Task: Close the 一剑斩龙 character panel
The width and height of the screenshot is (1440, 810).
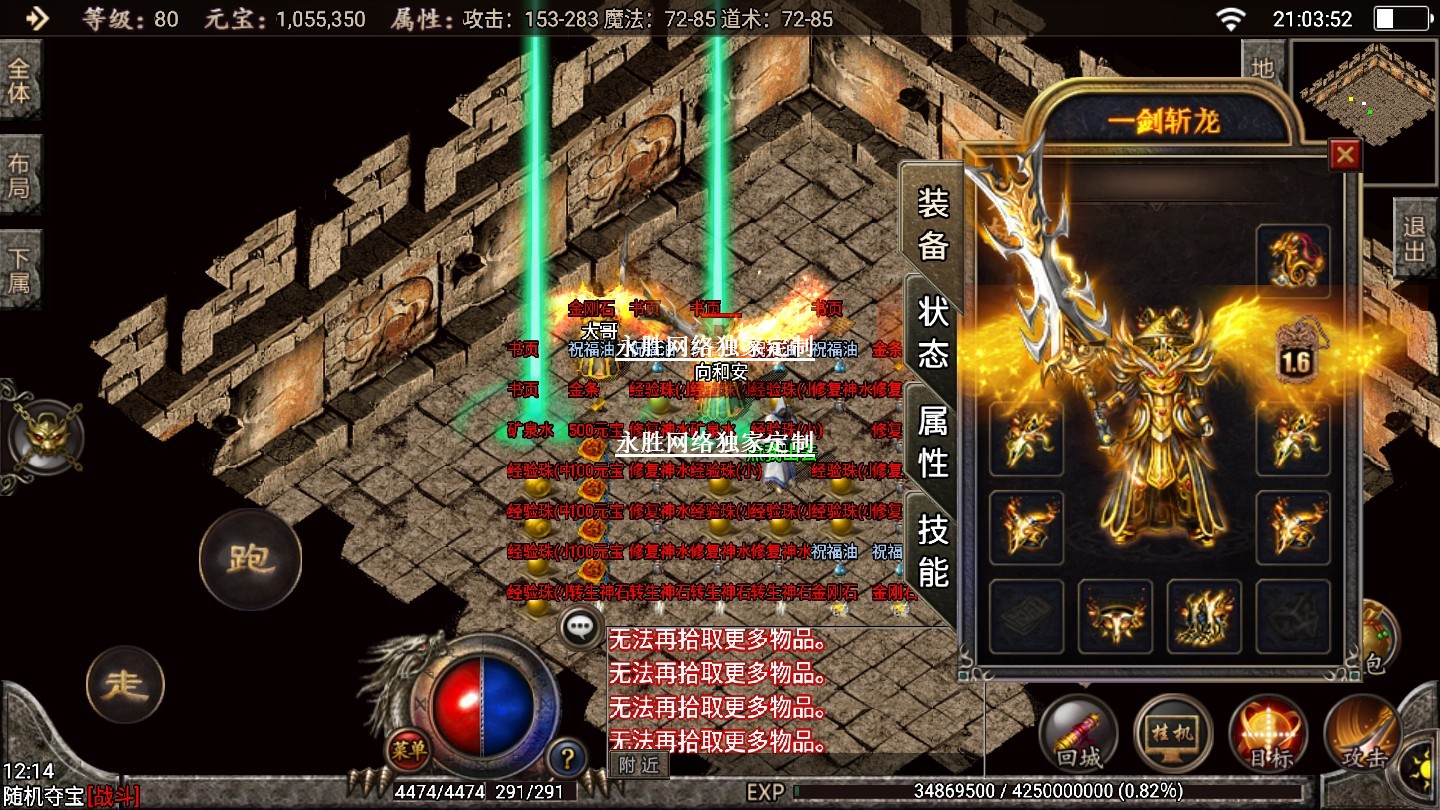Action: coord(1345,155)
